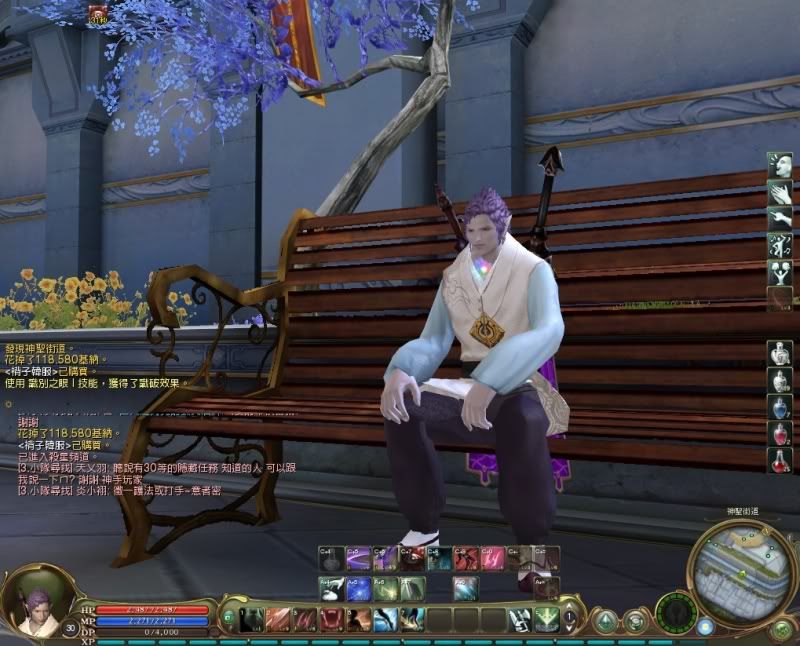The width and height of the screenshot is (800, 646).
Task: Drink the round red flask at the bottom of the side bar
Action: pos(781,461)
